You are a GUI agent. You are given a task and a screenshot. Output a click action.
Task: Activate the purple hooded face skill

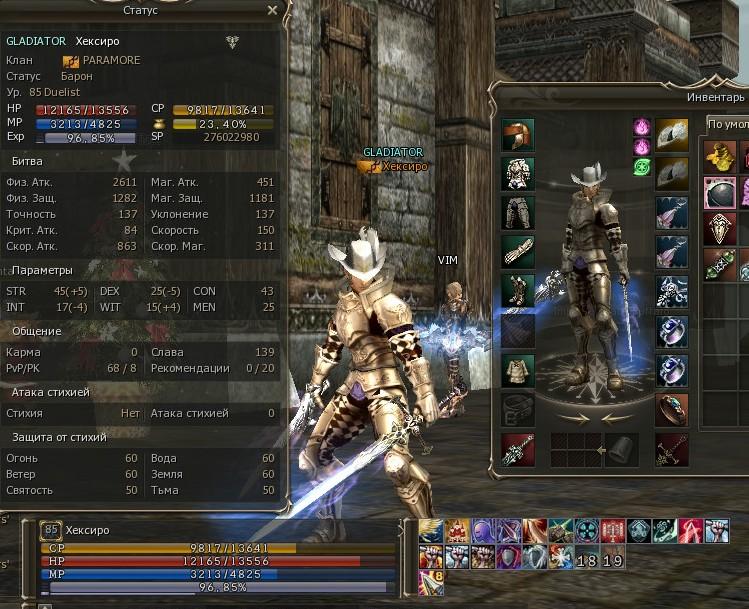point(483,531)
